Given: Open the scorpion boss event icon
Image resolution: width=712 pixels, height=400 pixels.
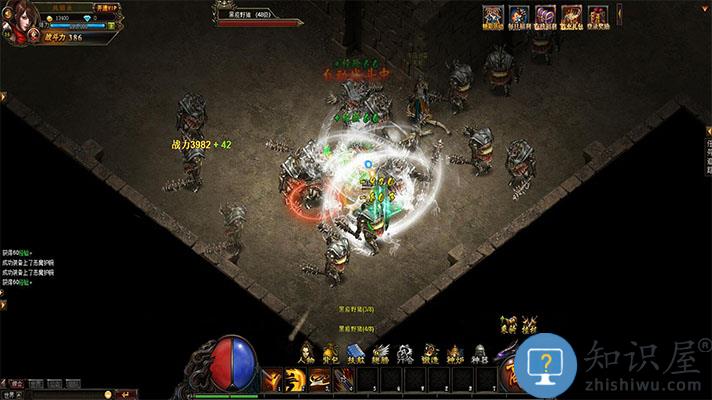Looking at the screenshot, I should (x=571, y=17).
